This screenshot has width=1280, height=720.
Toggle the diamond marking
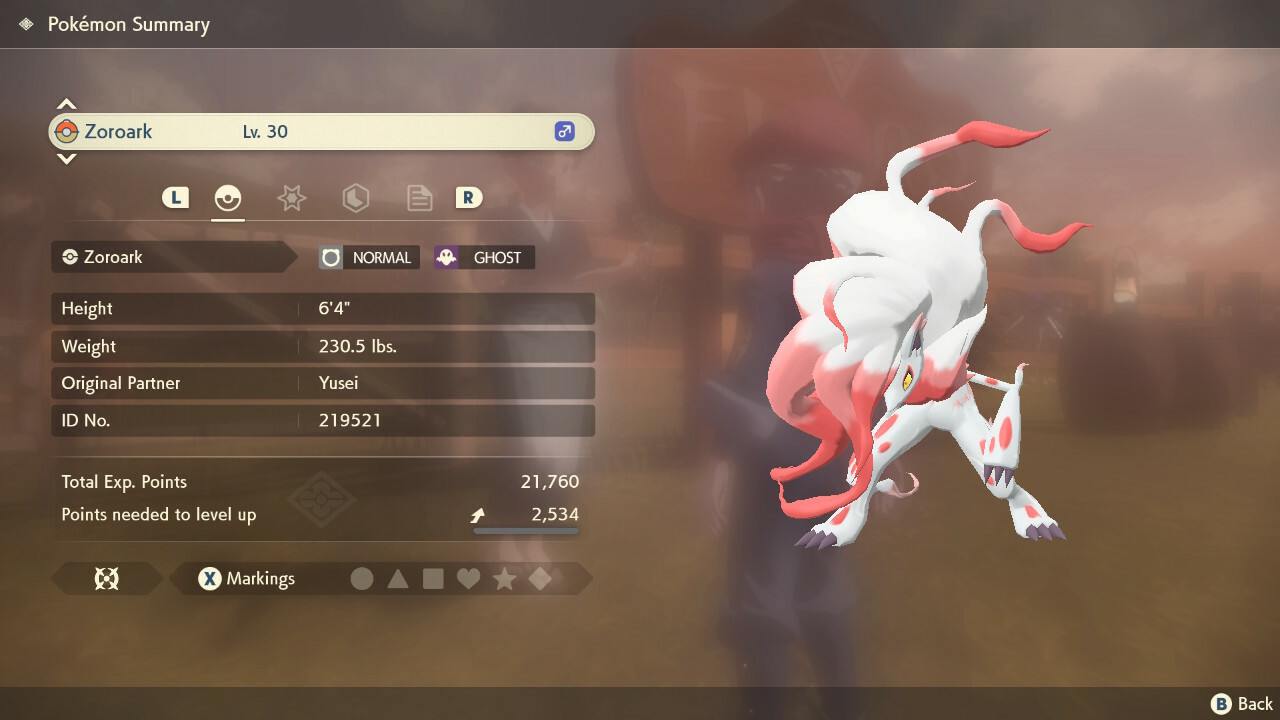pos(540,579)
